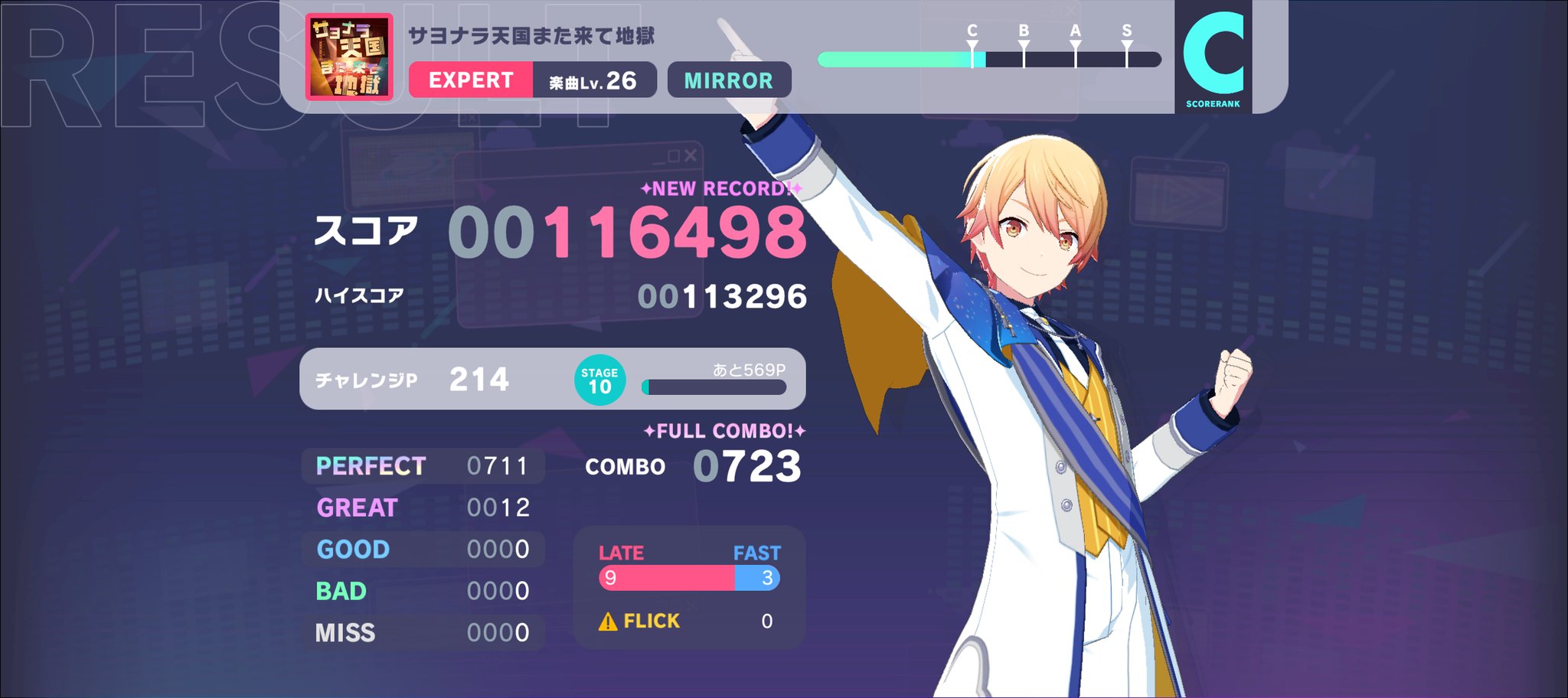Click the song jacket art thumbnail
Image resolution: width=1568 pixels, height=698 pixels.
coord(351,56)
